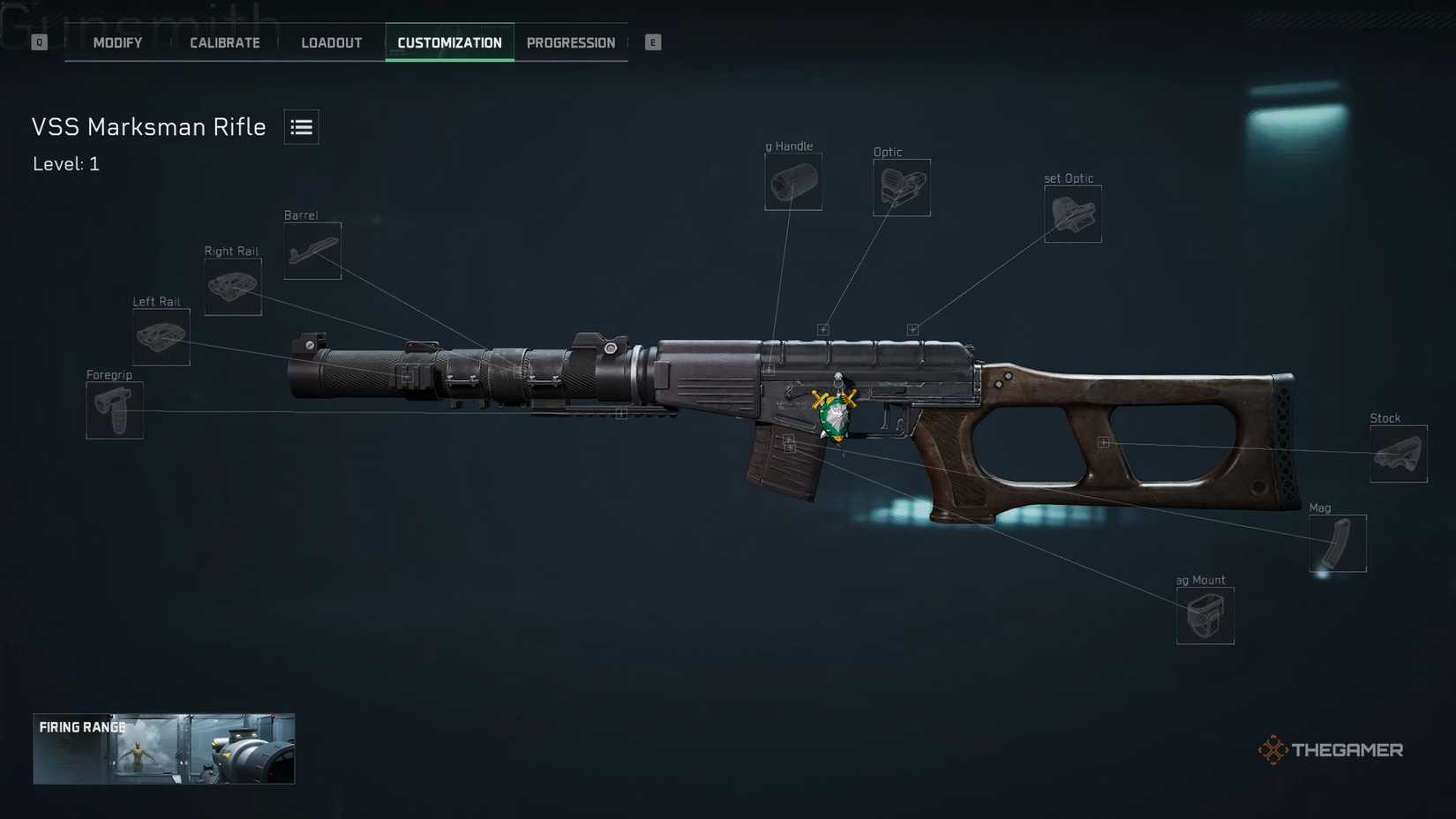
Task: Open the Right Rail attachment slot
Action: (x=232, y=286)
